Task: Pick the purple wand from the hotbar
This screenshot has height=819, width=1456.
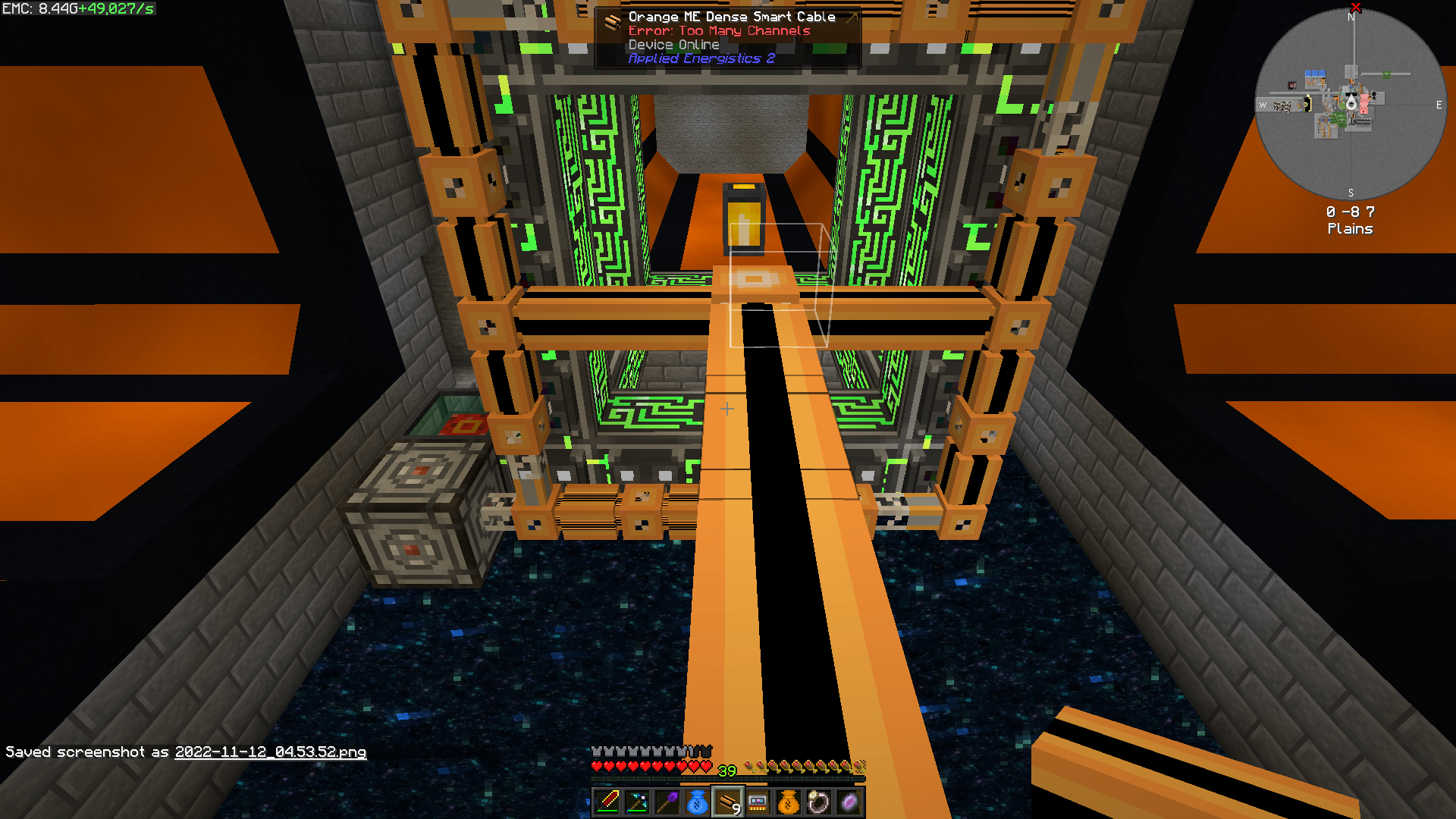Action: coord(666,802)
